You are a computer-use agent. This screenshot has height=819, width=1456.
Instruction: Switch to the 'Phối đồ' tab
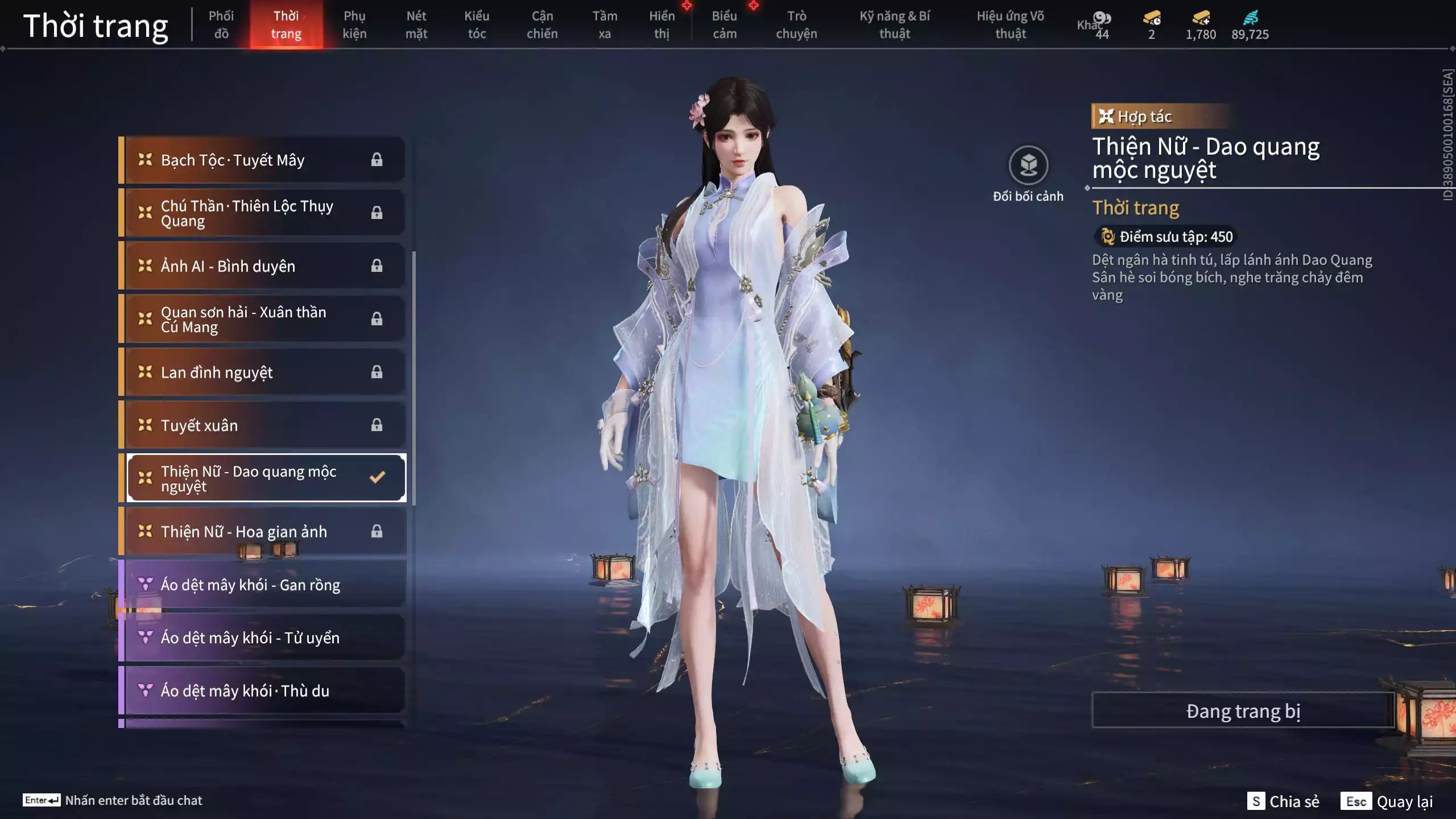tap(222, 24)
